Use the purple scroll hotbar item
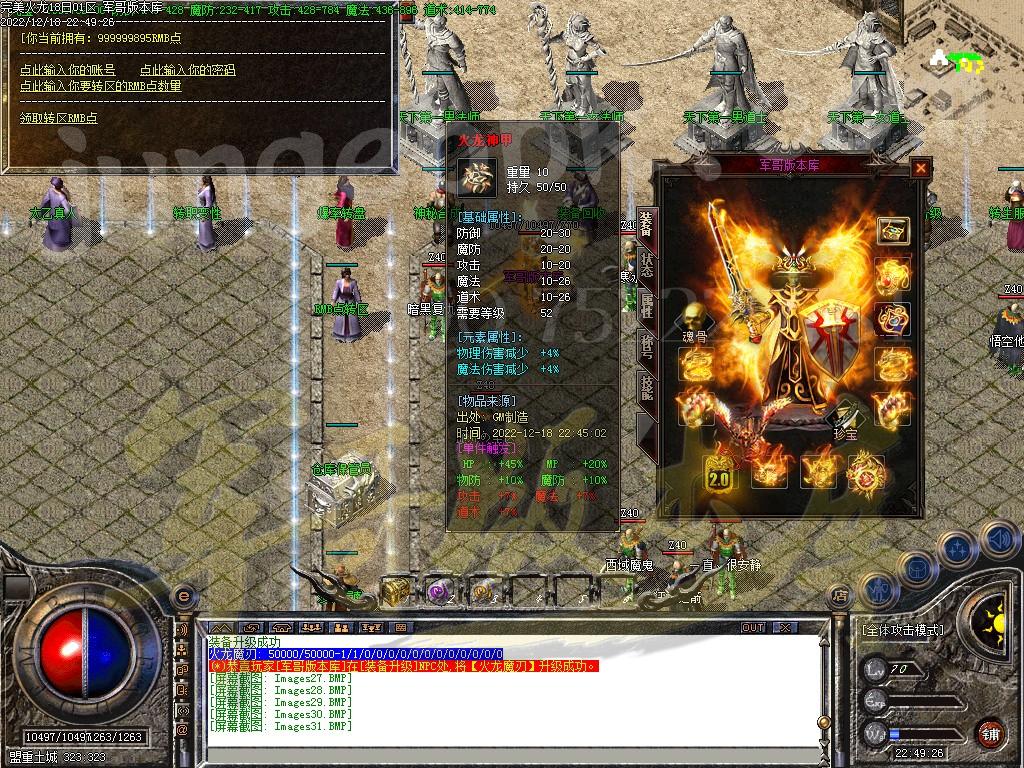The width and height of the screenshot is (1024, 768). point(439,591)
